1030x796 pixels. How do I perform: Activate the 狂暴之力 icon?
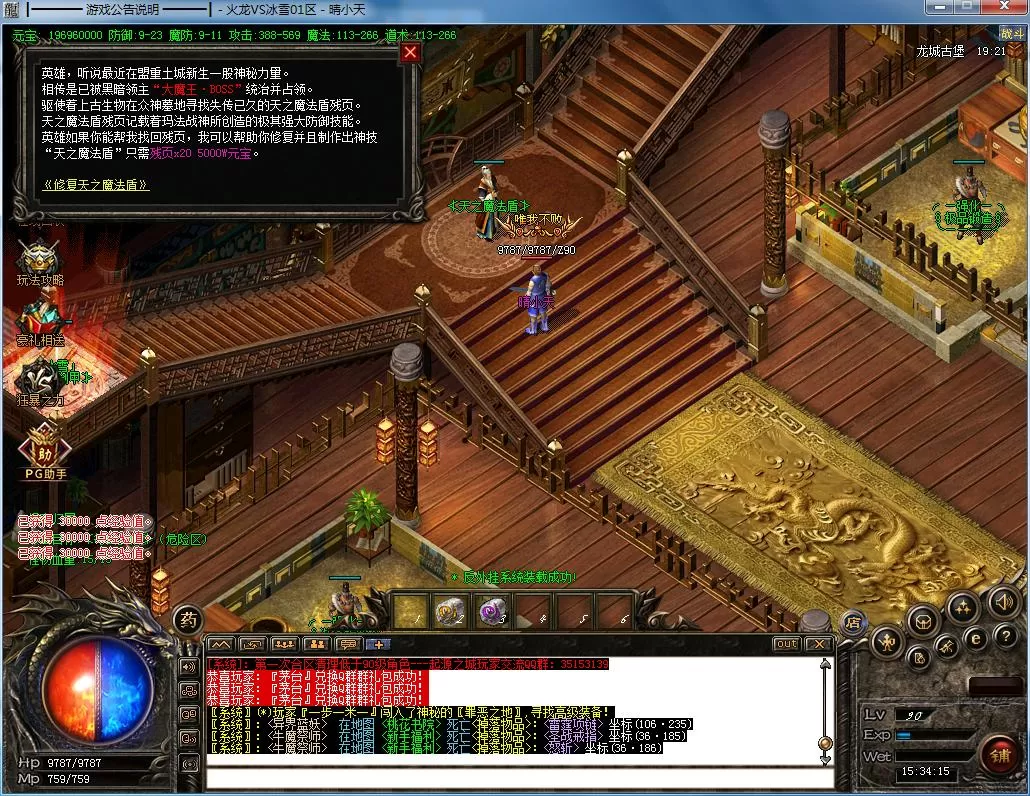click(40, 381)
